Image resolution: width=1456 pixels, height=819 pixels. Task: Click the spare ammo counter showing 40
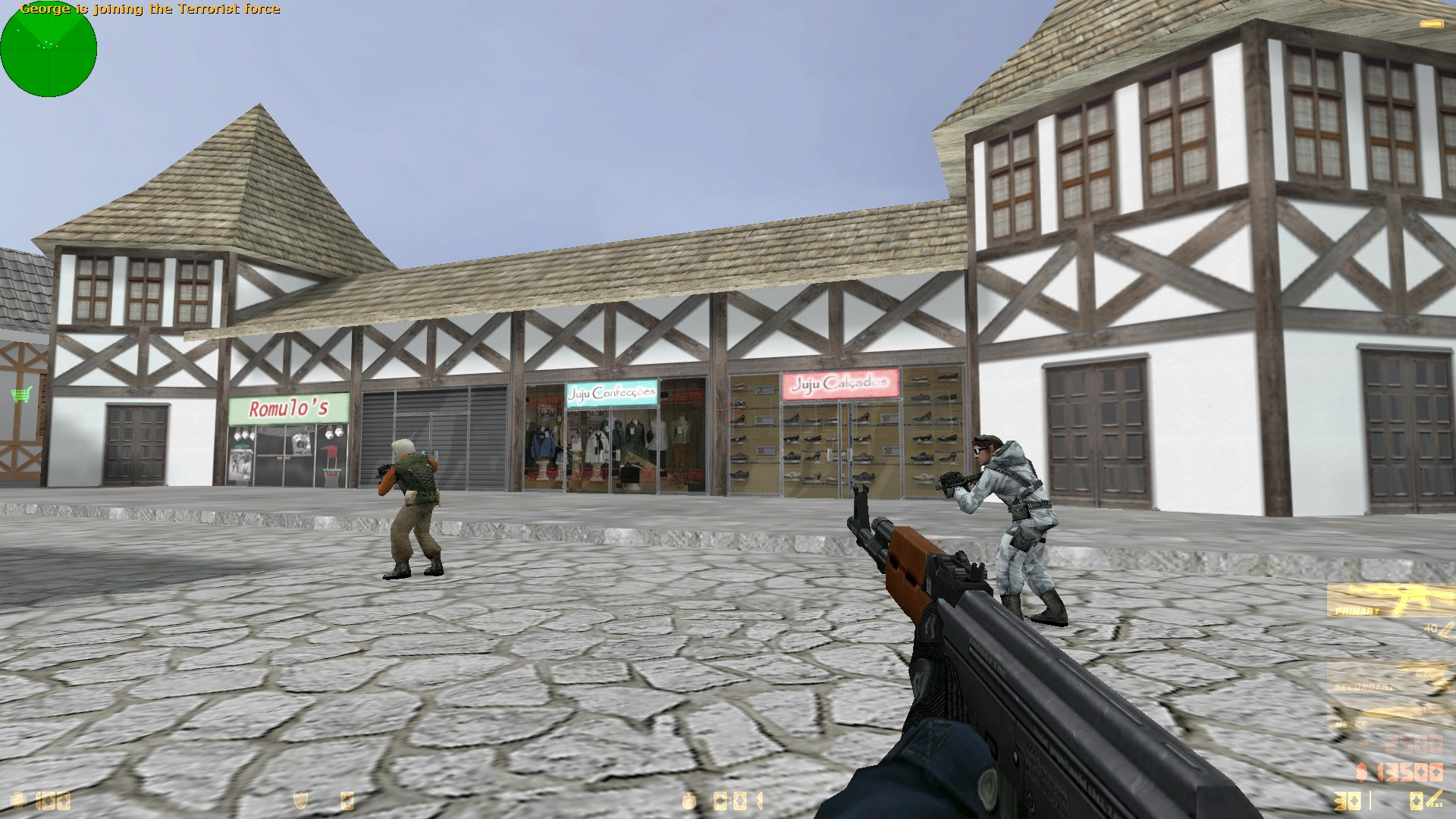(x=1429, y=628)
